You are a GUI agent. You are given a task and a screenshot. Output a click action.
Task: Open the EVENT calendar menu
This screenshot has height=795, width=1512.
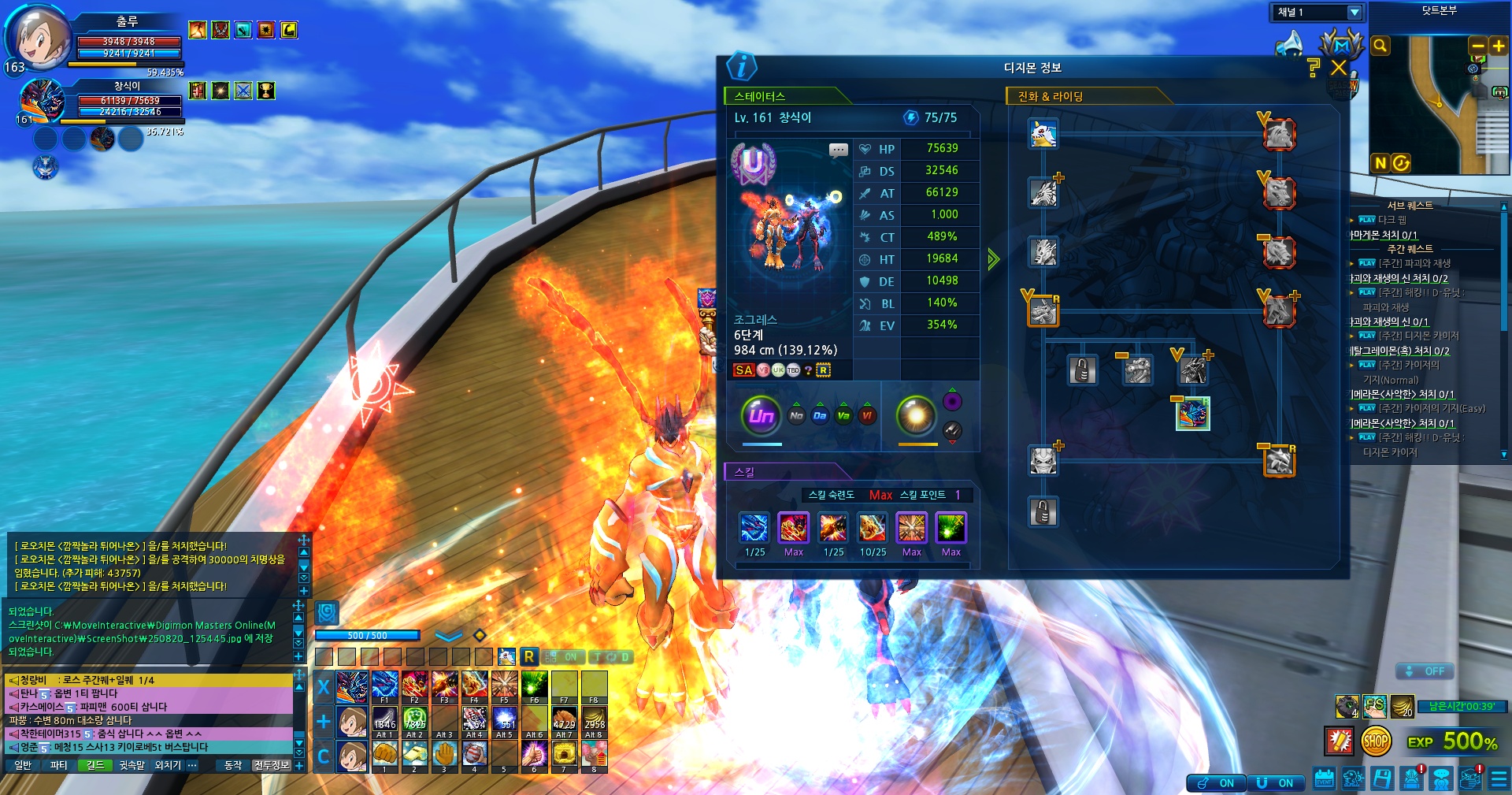point(1324,779)
